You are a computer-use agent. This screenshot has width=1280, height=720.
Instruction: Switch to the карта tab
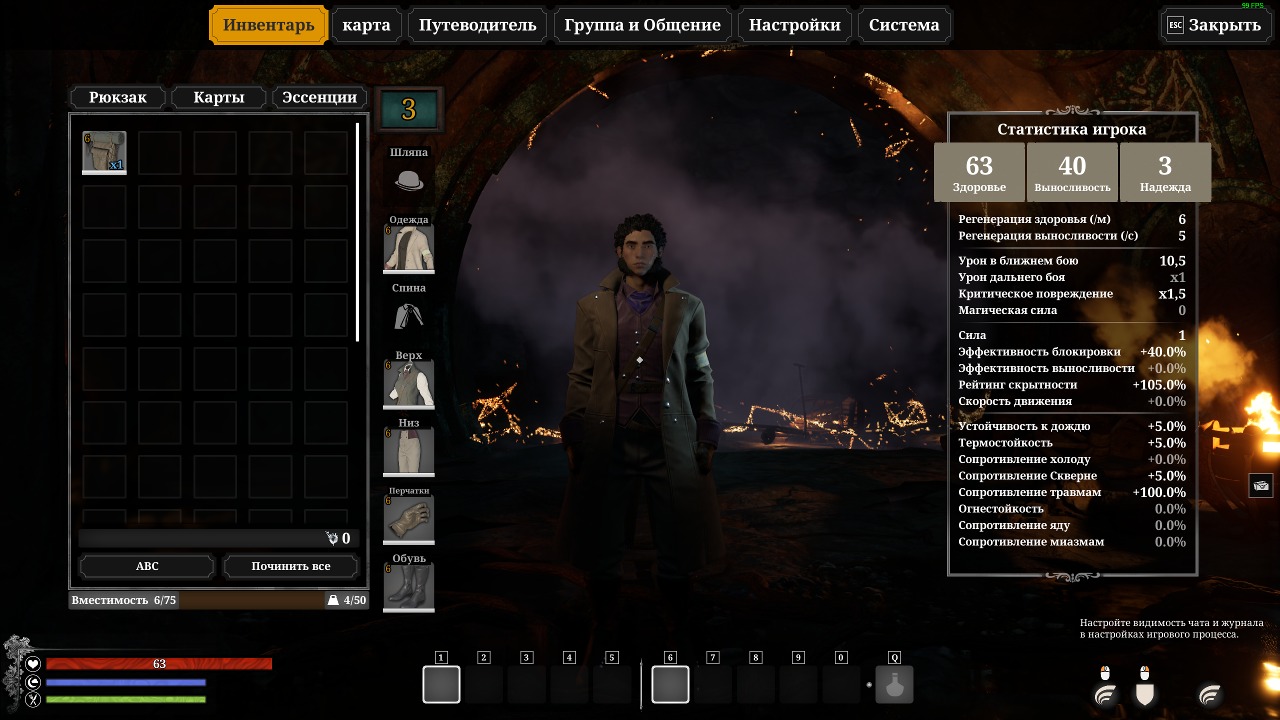[366, 25]
